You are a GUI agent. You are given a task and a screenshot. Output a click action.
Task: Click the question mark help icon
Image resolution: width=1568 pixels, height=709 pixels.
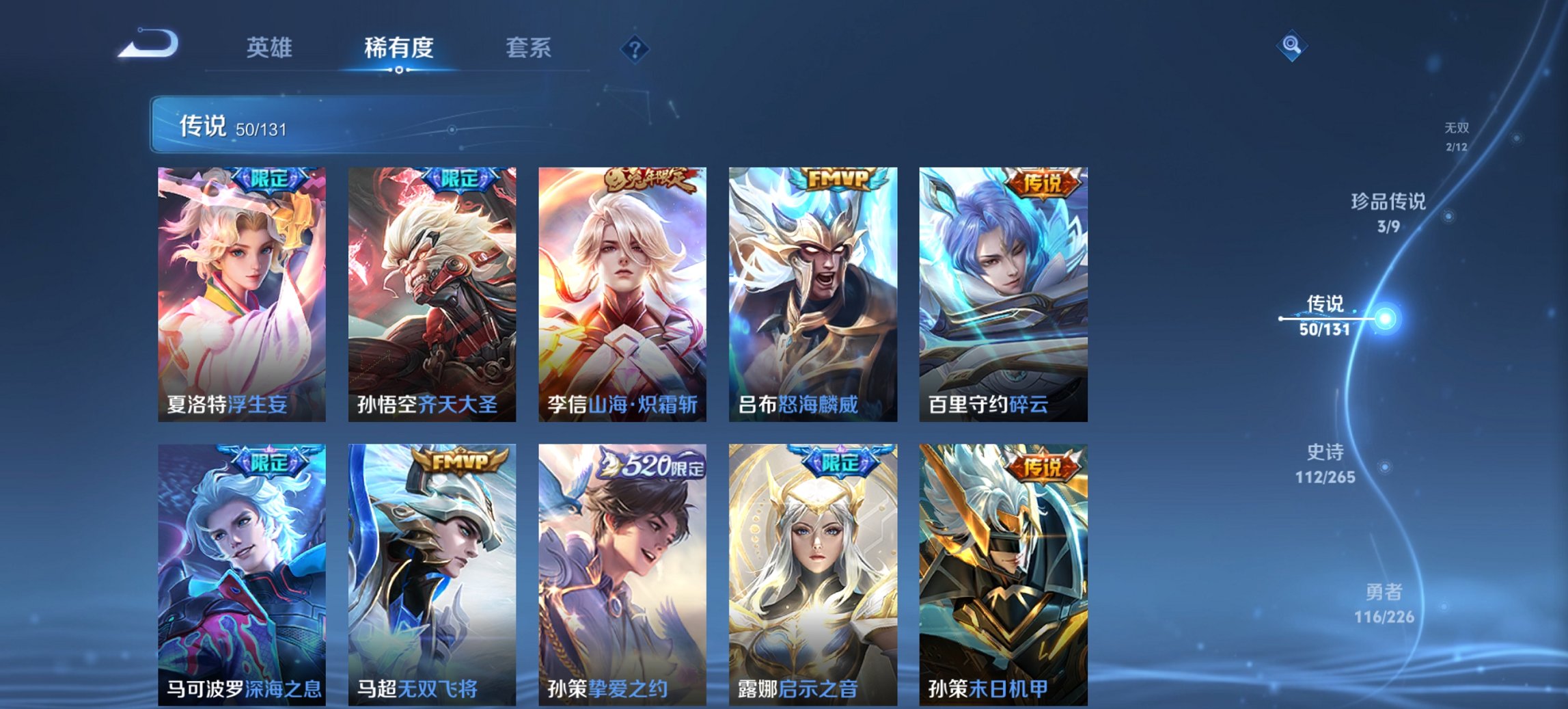click(x=635, y=49)
